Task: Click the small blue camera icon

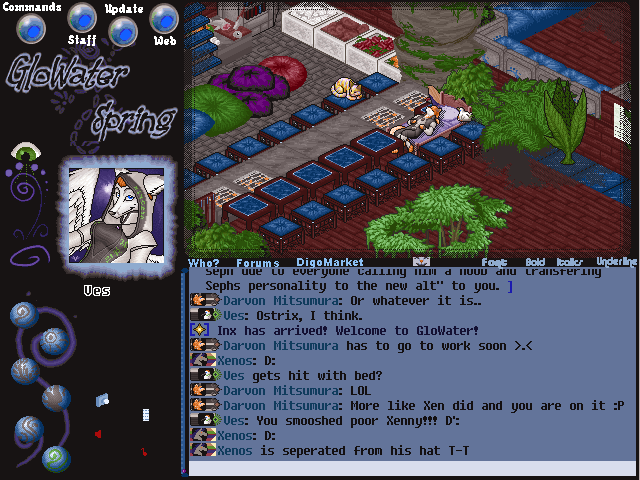Action: [x=102, y=400]
